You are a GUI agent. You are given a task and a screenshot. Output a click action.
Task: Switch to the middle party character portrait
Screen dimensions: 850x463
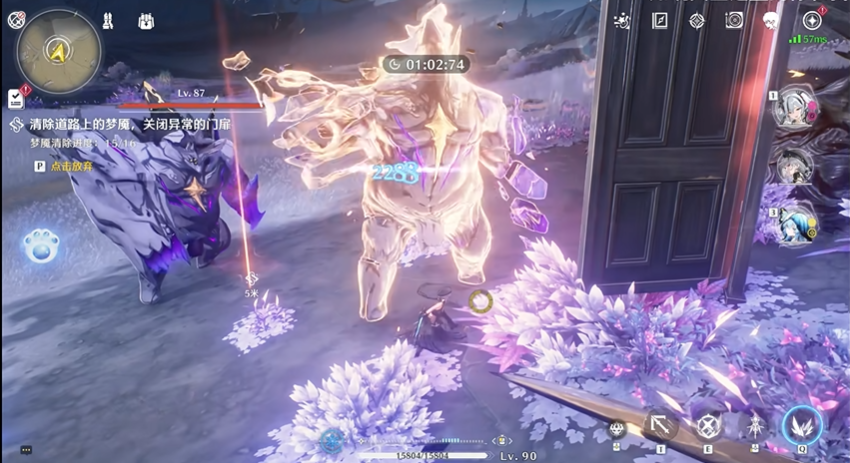(797, 166)
